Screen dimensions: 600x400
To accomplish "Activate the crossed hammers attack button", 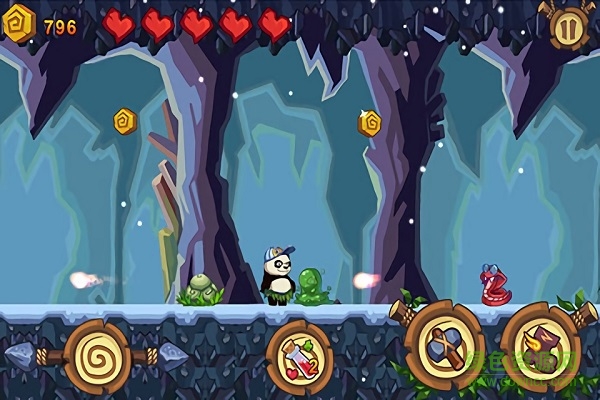I will pyautogui.click(x=445, y=347).
